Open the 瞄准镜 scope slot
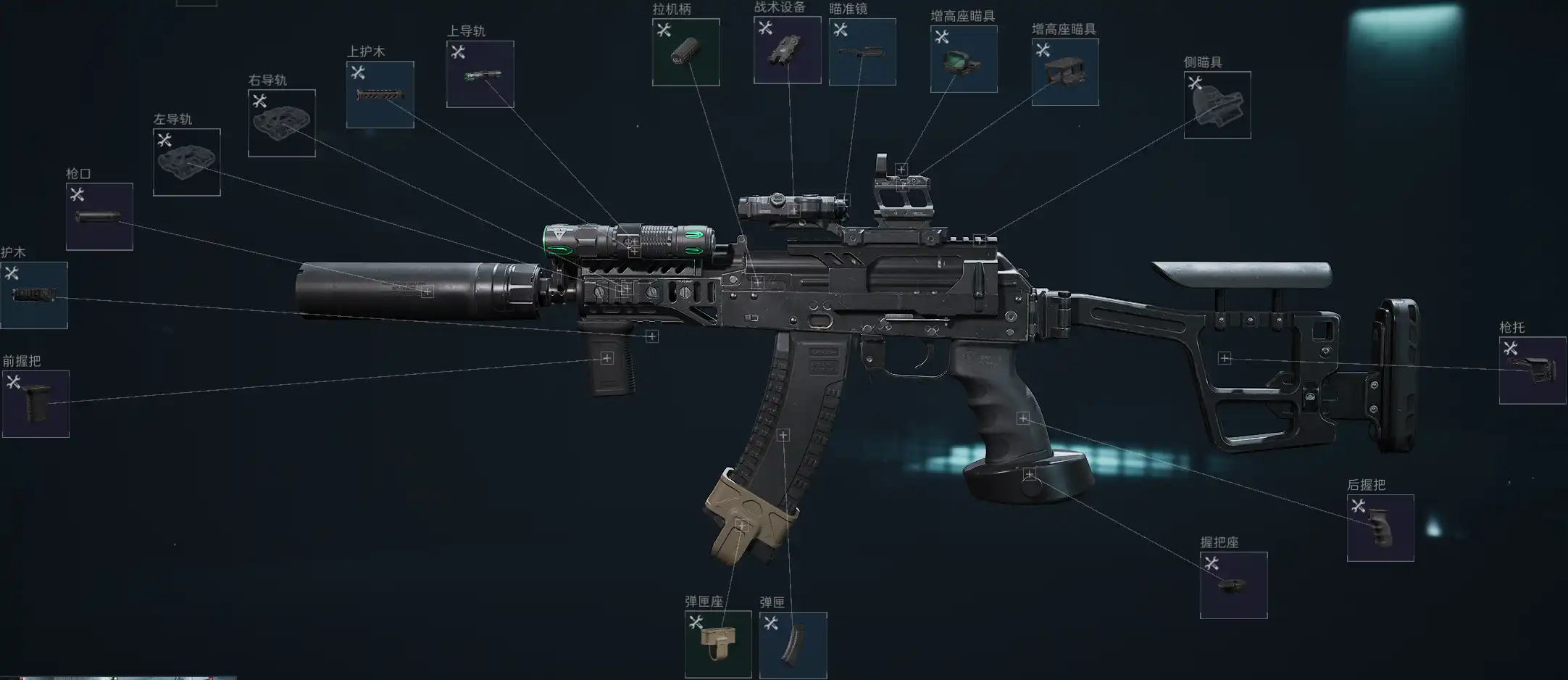 pyautogui.click(x=862, y=52)
